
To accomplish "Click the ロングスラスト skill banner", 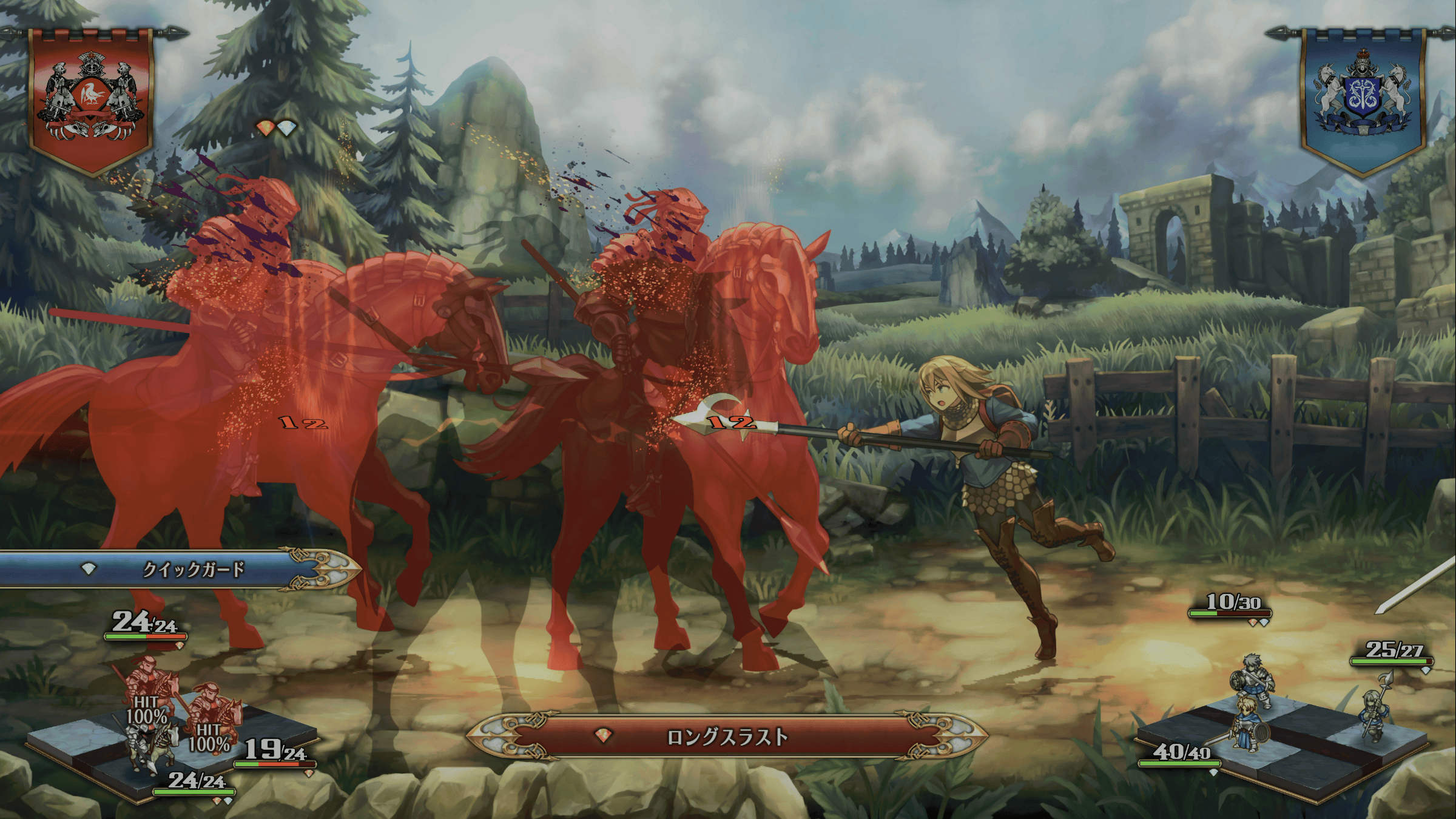I will coord(727,737).
